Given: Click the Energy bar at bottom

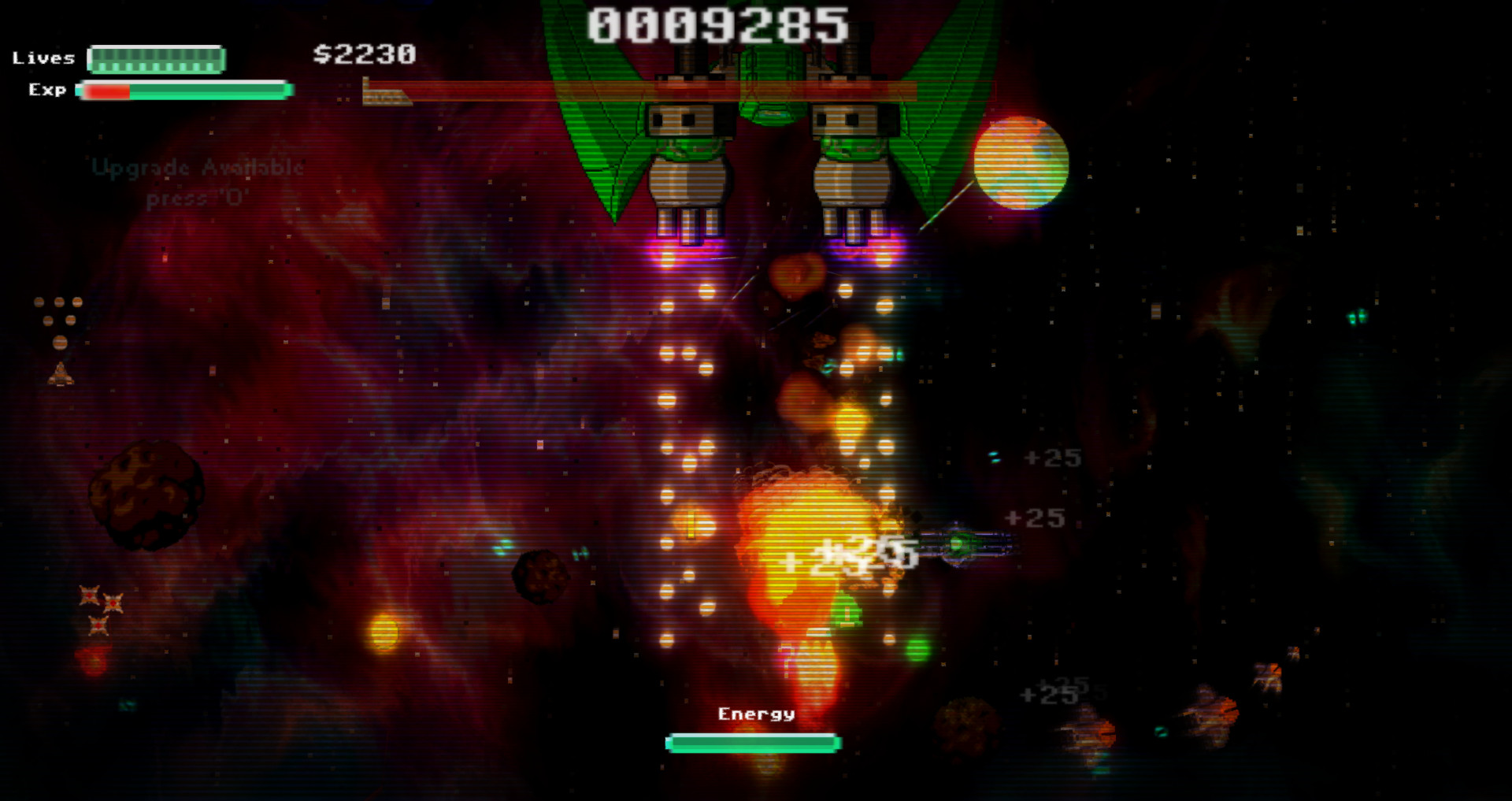Looking at the screenshot, I should pos(751,740).
